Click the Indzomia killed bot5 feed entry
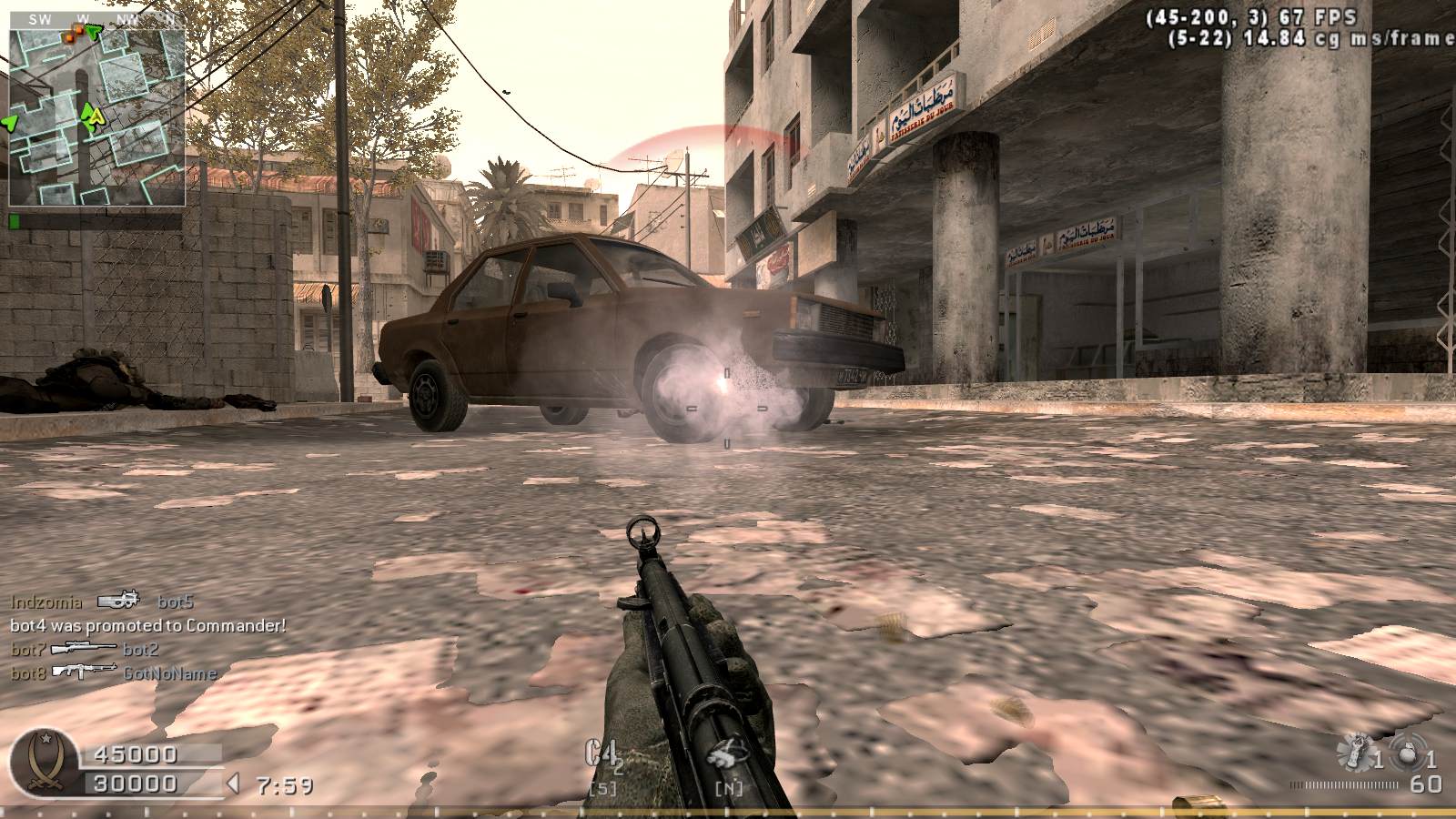 102,602
